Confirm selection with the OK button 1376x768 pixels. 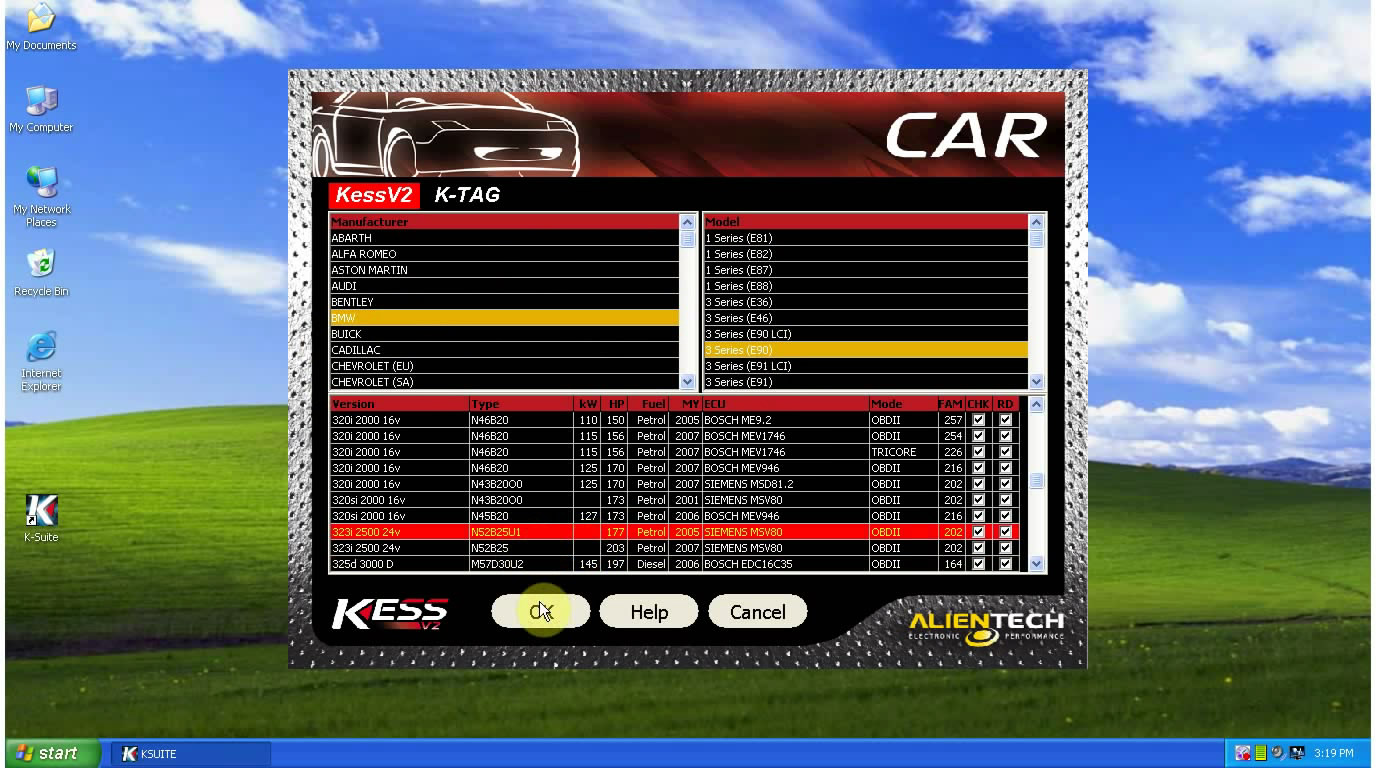click(x=540, y=611)
